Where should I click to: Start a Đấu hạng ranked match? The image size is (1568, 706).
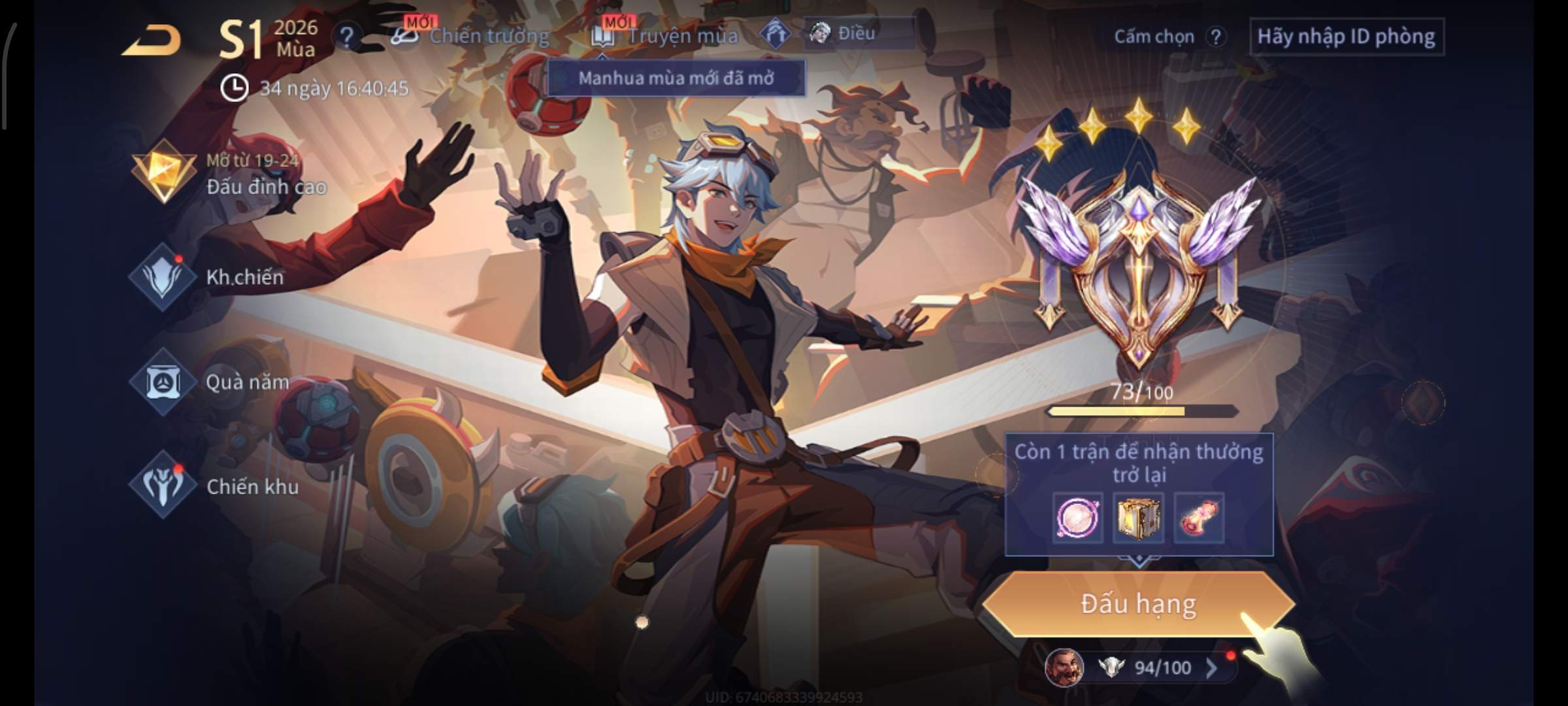1138,603
